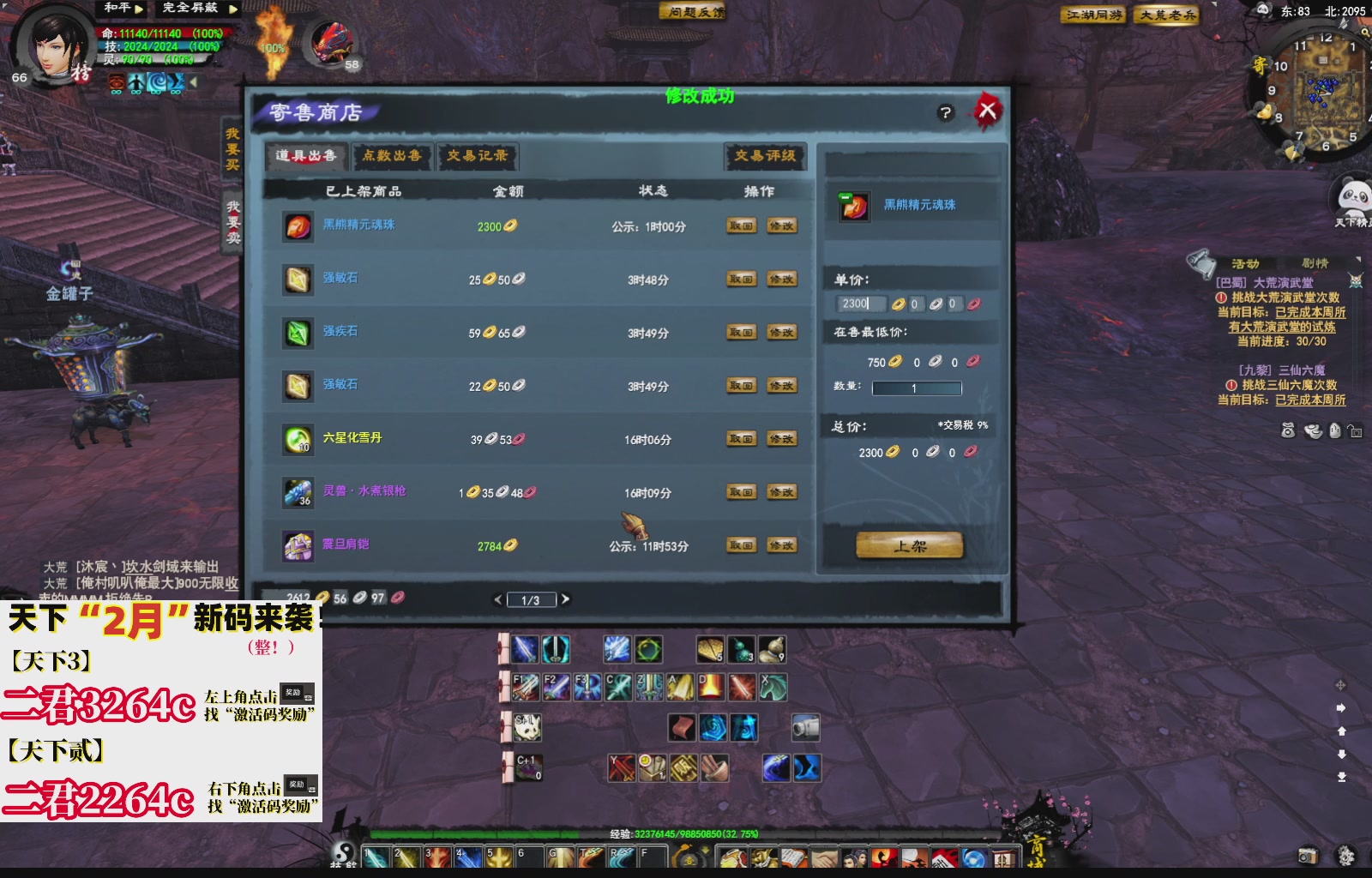Click the camera screenshot icon bottom right
The image size is (1372, 878).
coord(1307,854)
